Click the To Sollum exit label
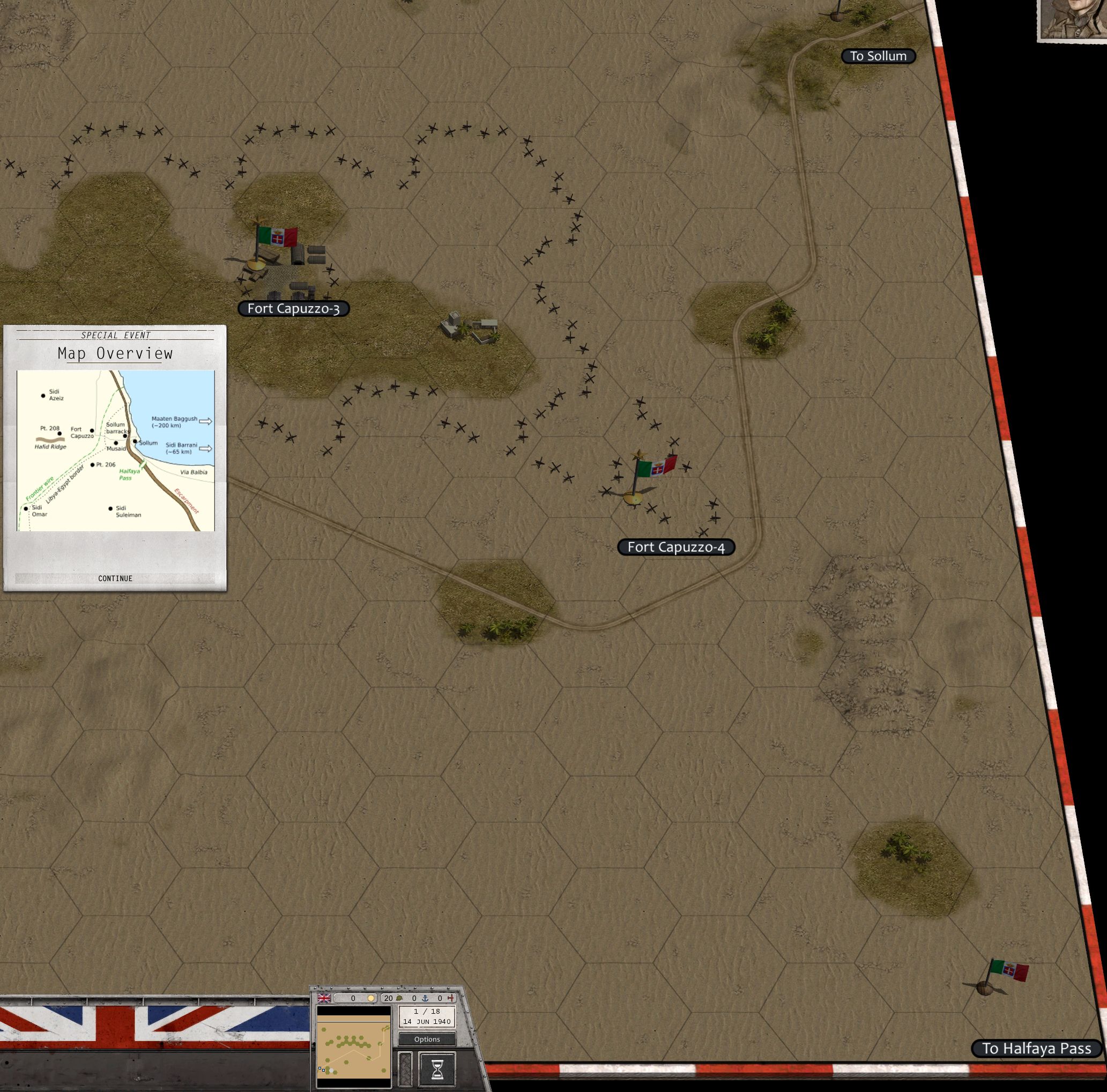Viewport: 1107px width, 1092px height. pos(879,56)
